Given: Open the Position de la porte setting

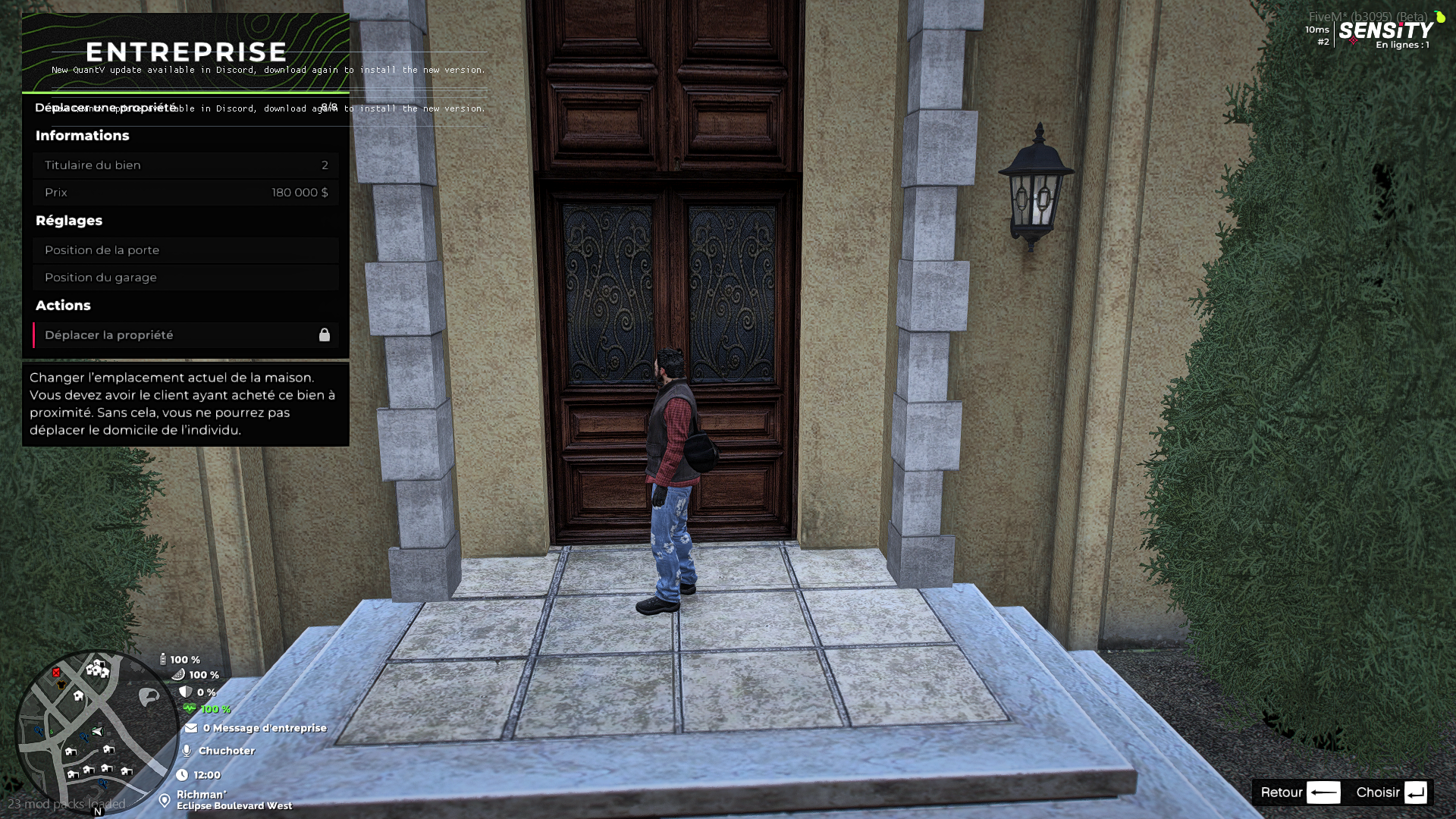Looking at the screenshot, I should (186, 250).
